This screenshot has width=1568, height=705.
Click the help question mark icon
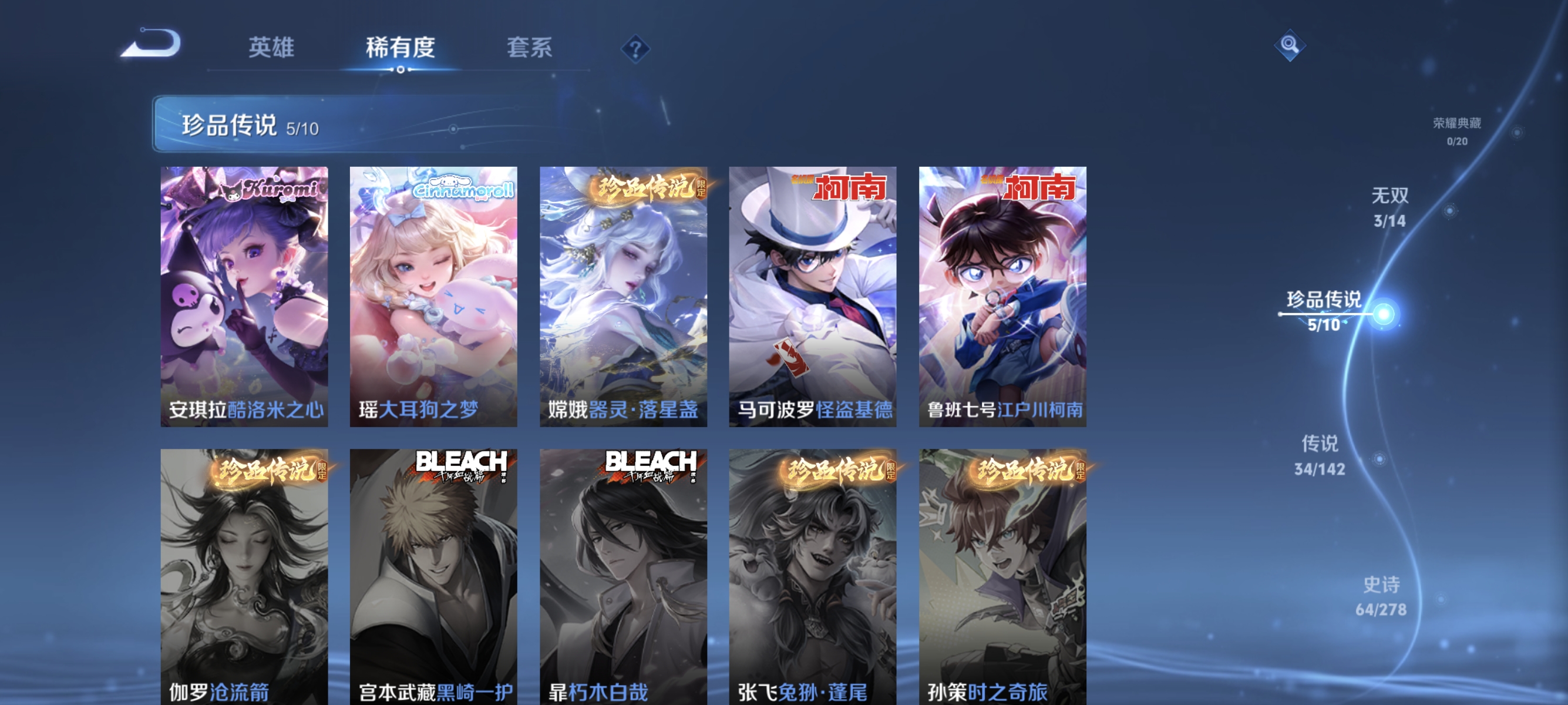(x=635, y=48)
